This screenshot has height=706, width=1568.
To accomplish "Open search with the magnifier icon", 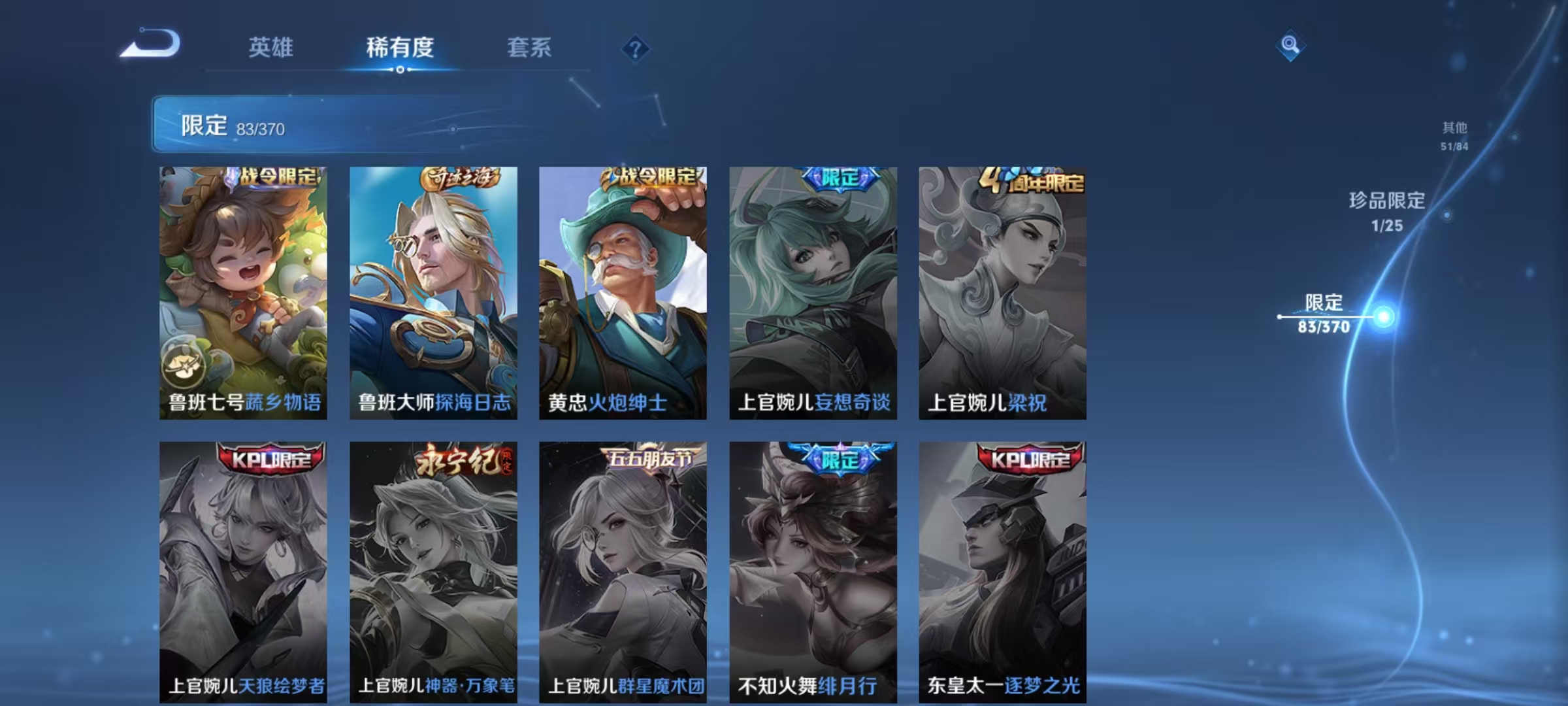I will [x=1289, y=44].
